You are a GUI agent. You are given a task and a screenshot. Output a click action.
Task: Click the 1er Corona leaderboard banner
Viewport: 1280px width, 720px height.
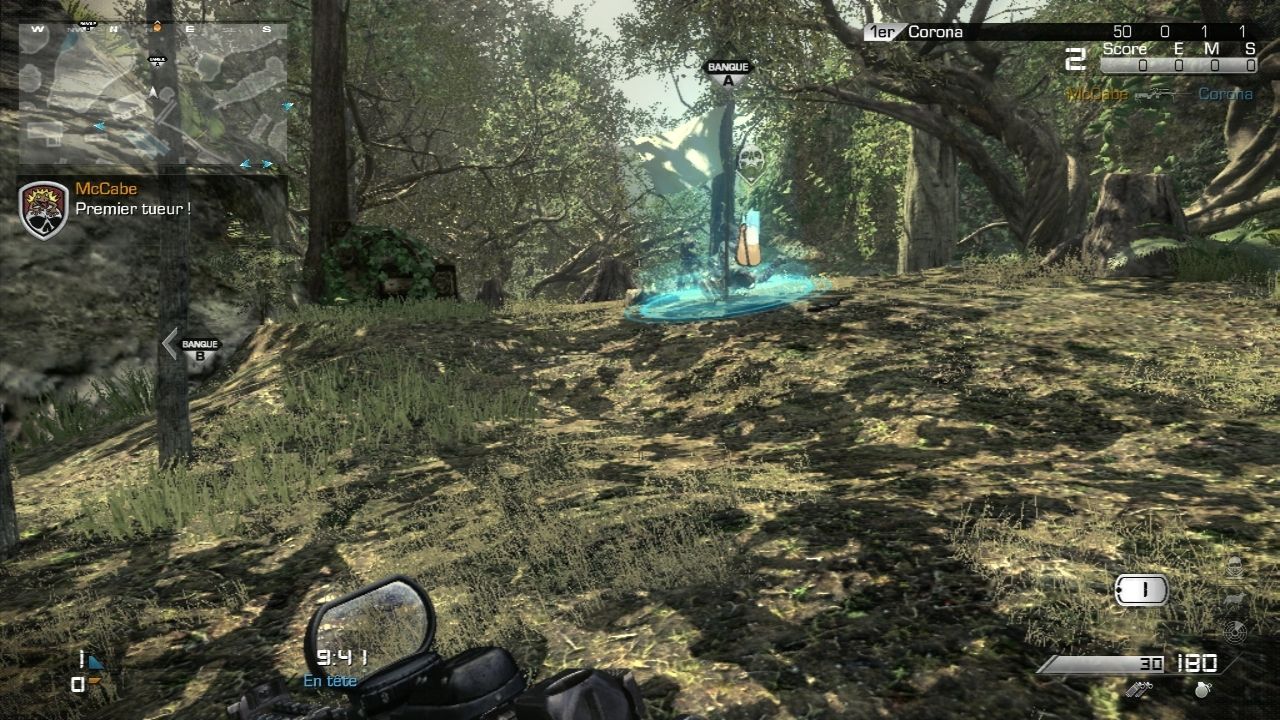tap(918, 31)
